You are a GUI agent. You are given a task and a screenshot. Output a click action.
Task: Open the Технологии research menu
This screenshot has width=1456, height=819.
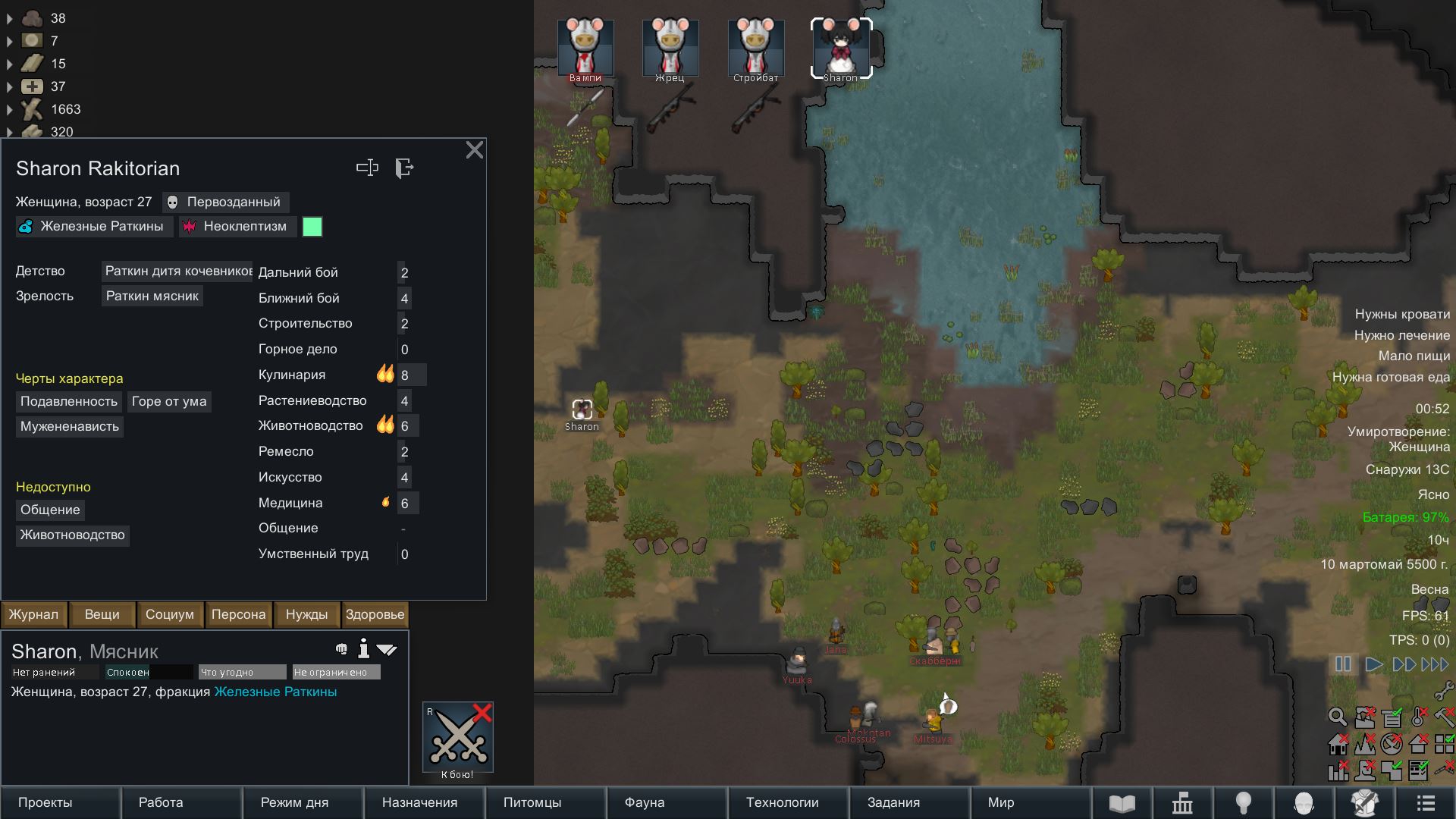pos(782,802)
